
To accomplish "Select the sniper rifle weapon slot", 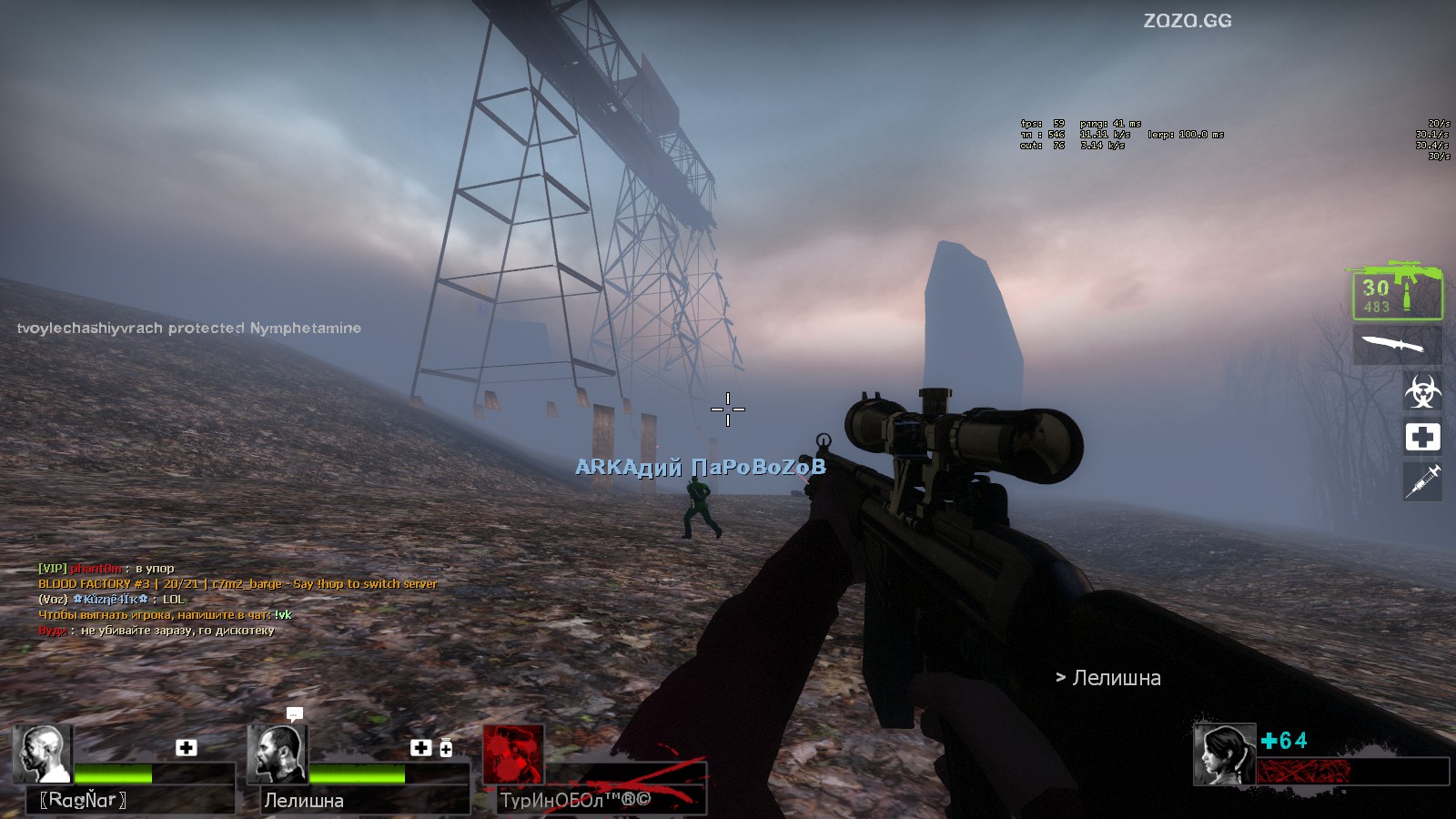I will (1396, 291).
